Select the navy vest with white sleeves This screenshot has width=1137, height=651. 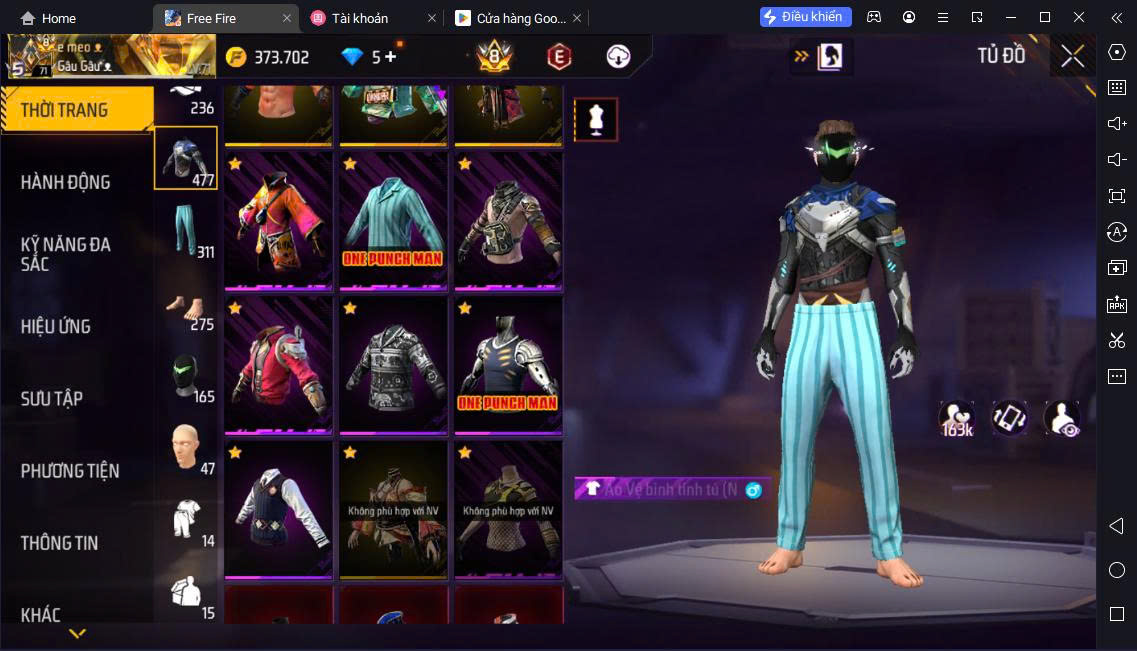point(278,509)
